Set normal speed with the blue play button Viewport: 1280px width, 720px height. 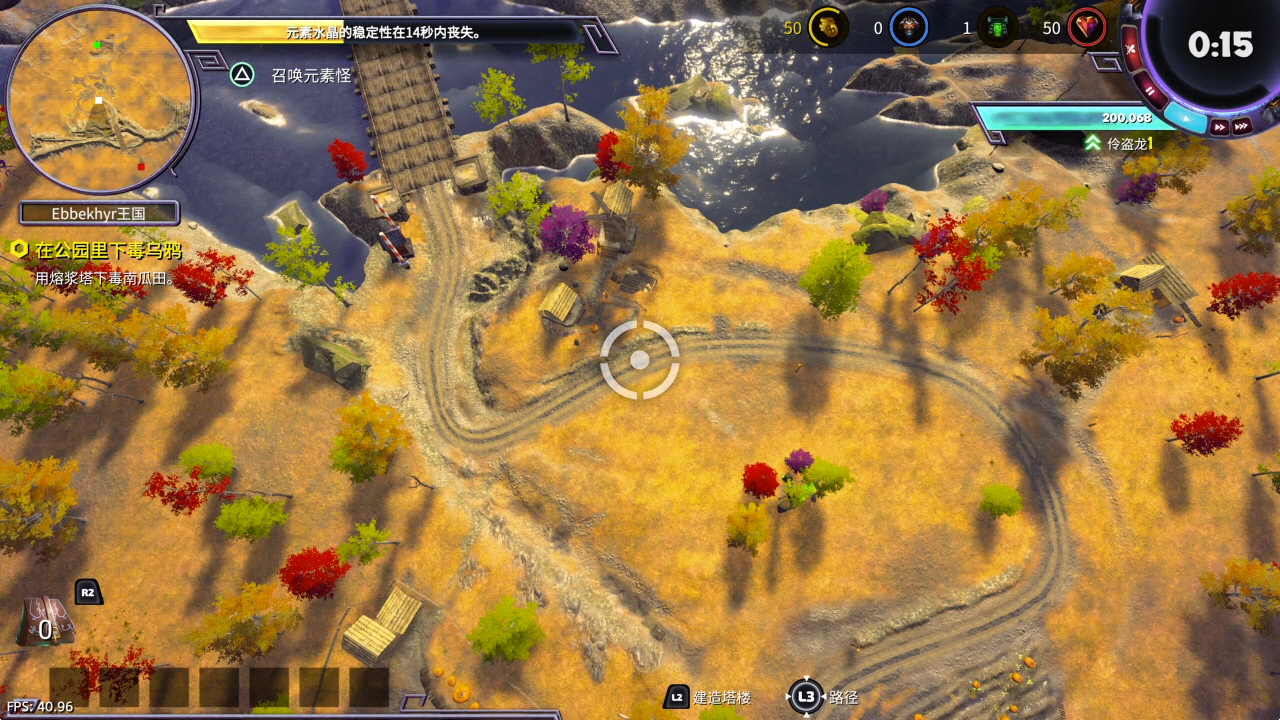(1186, 118)
